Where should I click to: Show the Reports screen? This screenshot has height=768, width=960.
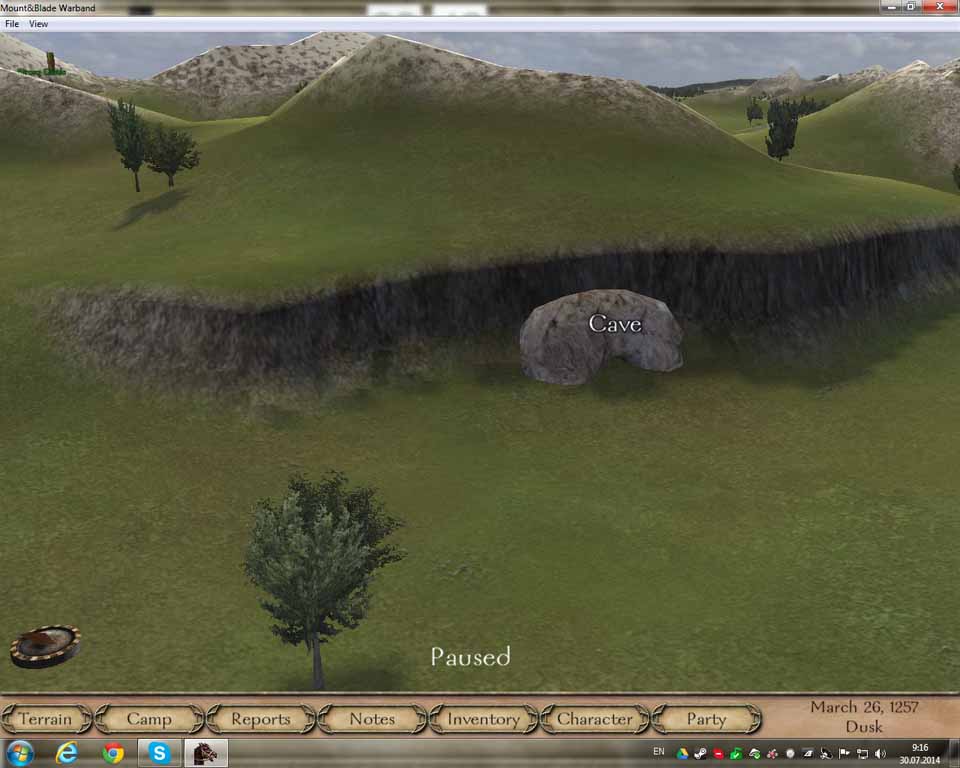tap(260, 719)
